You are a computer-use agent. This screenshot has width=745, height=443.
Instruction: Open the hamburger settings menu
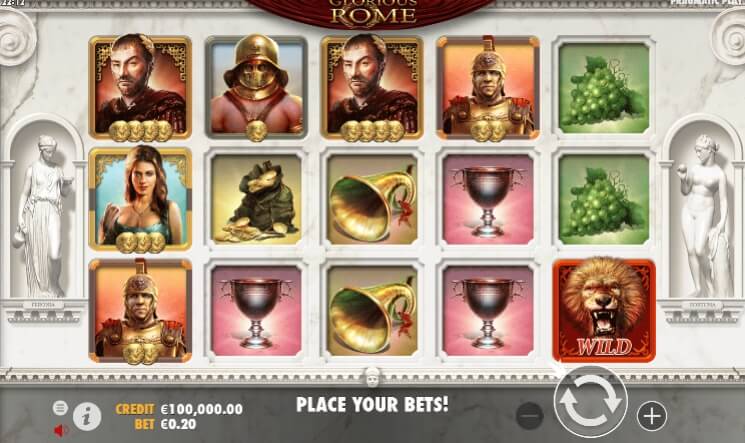(60, 408)
